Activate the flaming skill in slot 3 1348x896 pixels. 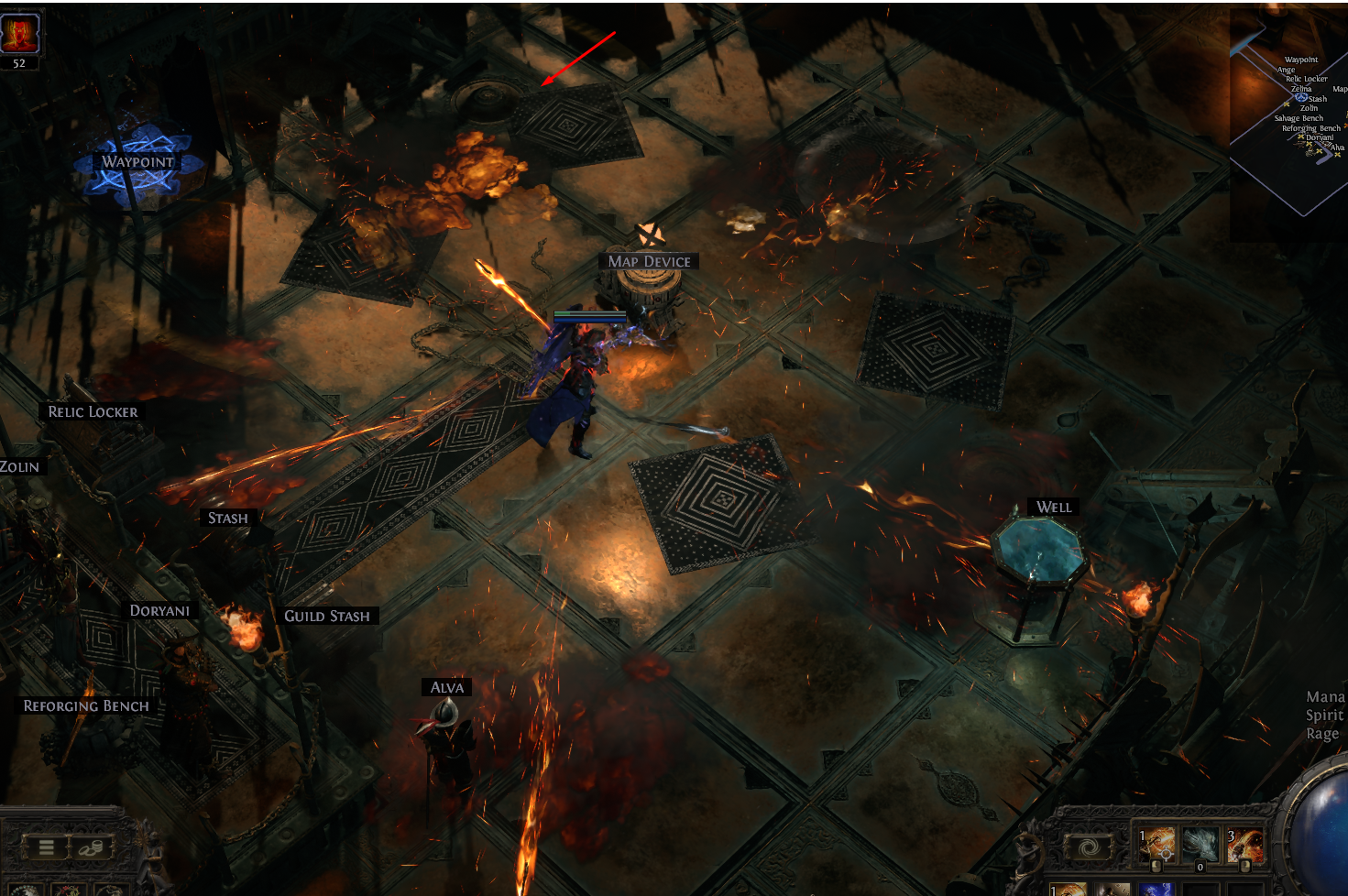point(1244,845)
